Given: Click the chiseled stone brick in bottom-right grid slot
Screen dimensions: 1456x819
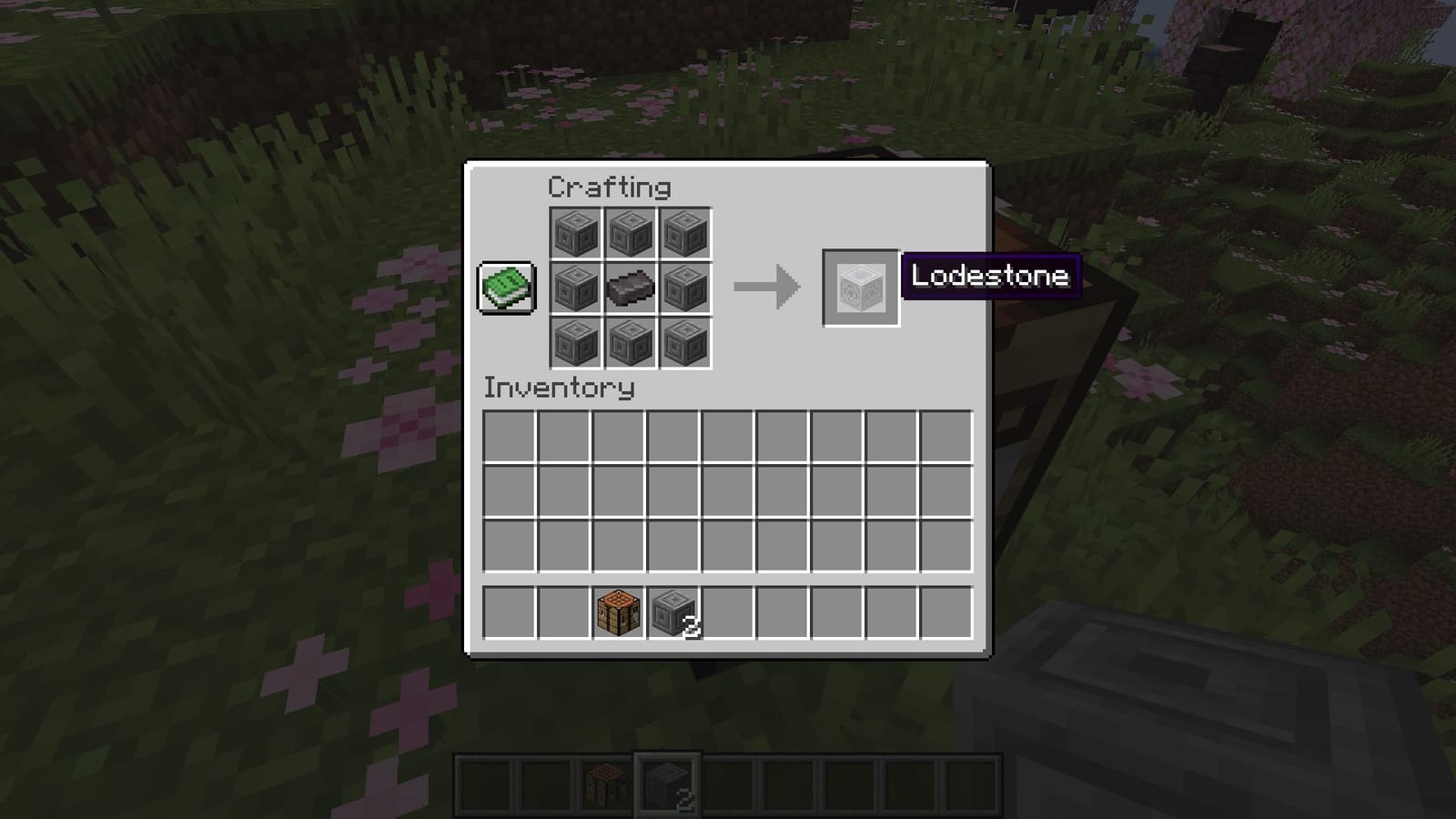Looking at the screenshot, I should pyautogui.click(x=685, y=343).
